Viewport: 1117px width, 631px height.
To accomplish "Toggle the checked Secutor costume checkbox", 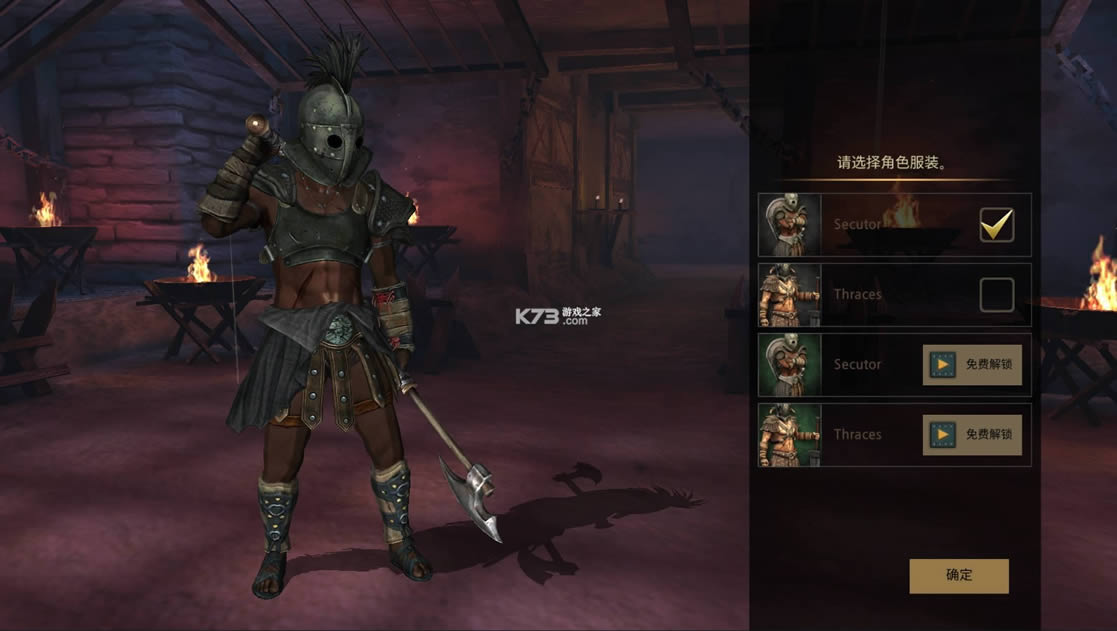I will point(996,225).
